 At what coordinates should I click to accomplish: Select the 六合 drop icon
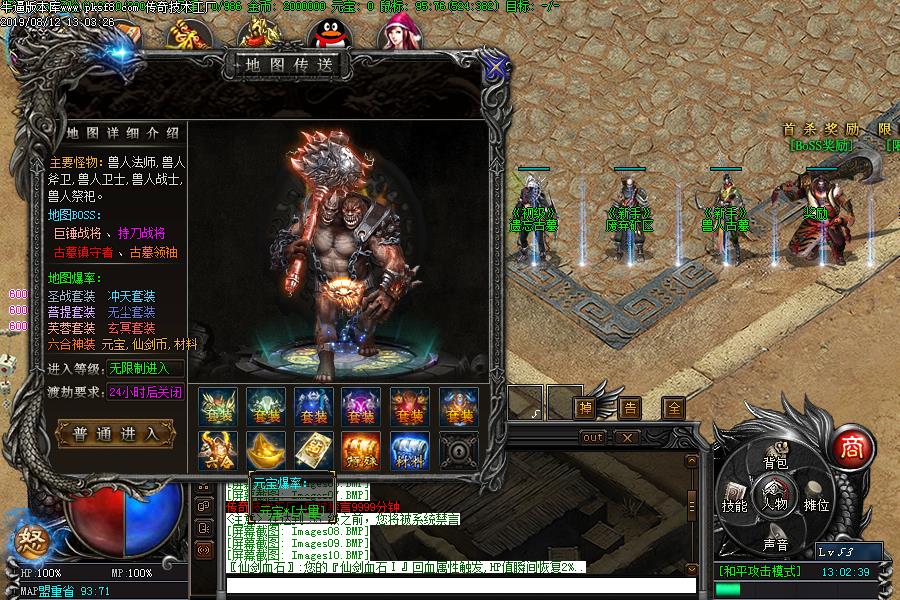[218, 450]
